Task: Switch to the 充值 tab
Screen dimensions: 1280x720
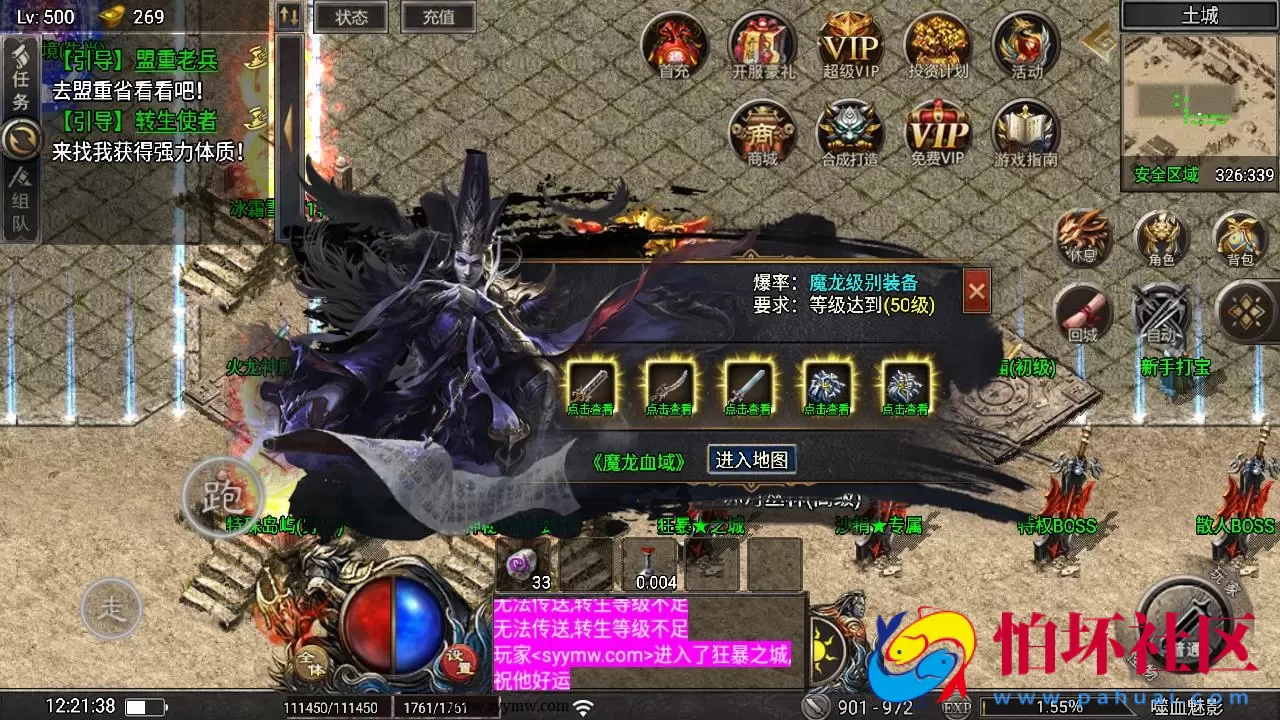Action: click(x=437, y=17)
